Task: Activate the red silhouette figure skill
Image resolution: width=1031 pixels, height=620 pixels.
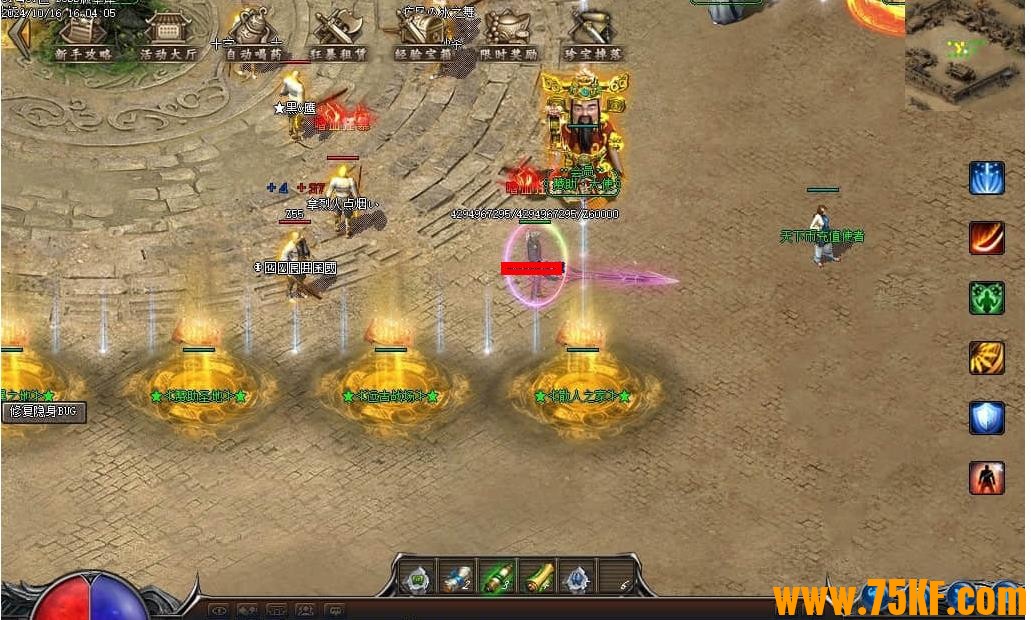Action: coord(986,478)
